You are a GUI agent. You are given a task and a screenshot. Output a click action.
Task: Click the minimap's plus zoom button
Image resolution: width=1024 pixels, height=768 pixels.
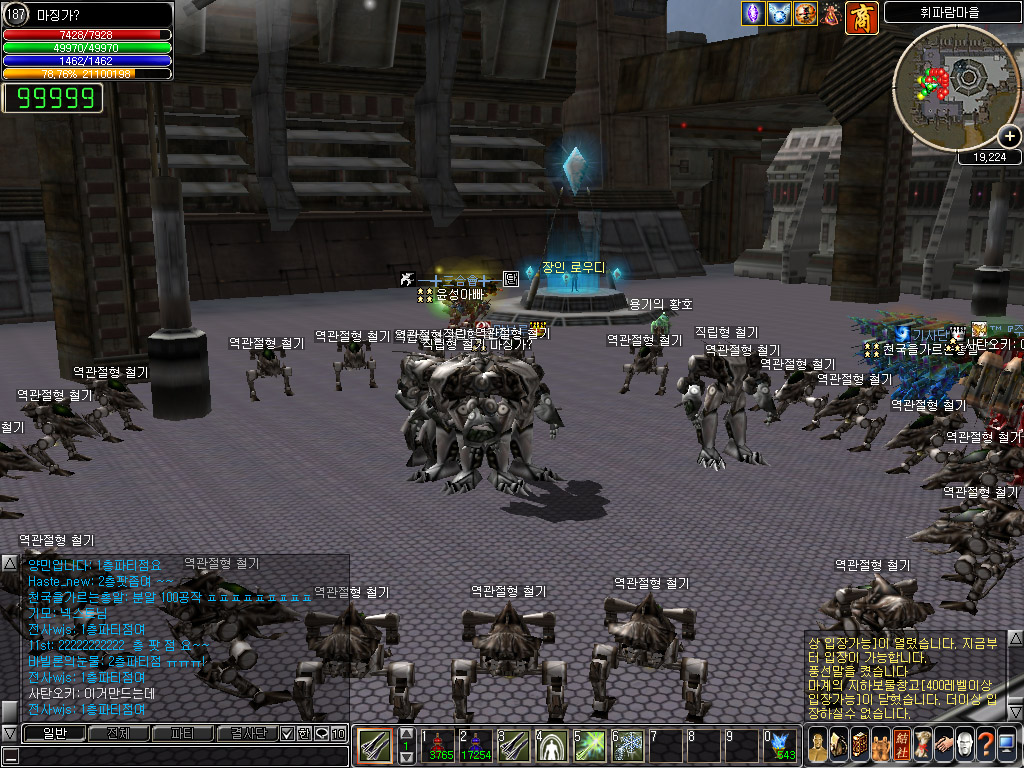pyautogui.click(x=1009, y=137)
